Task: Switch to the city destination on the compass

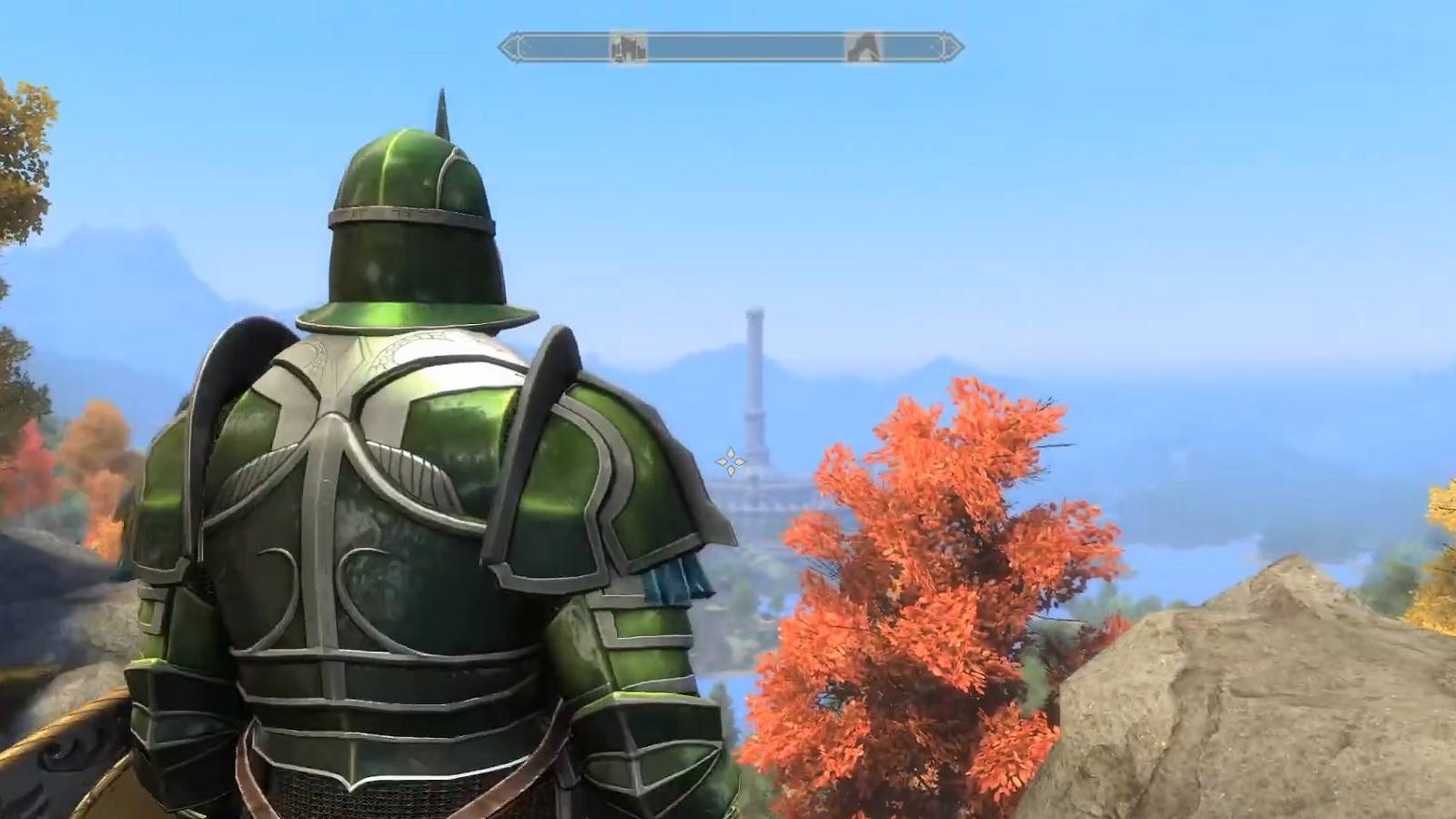Action: [x=627, y=46]
